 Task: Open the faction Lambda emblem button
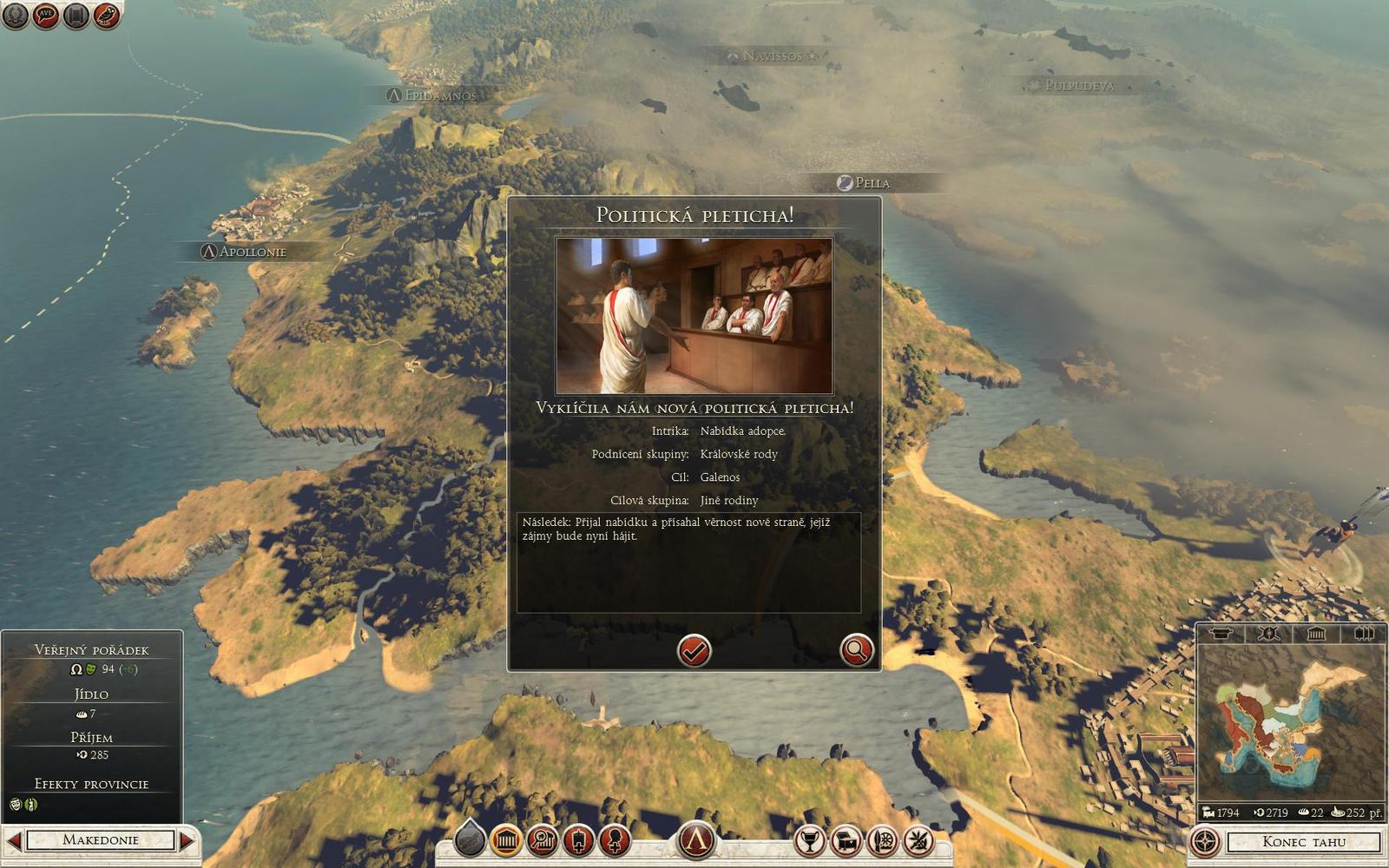695,839
